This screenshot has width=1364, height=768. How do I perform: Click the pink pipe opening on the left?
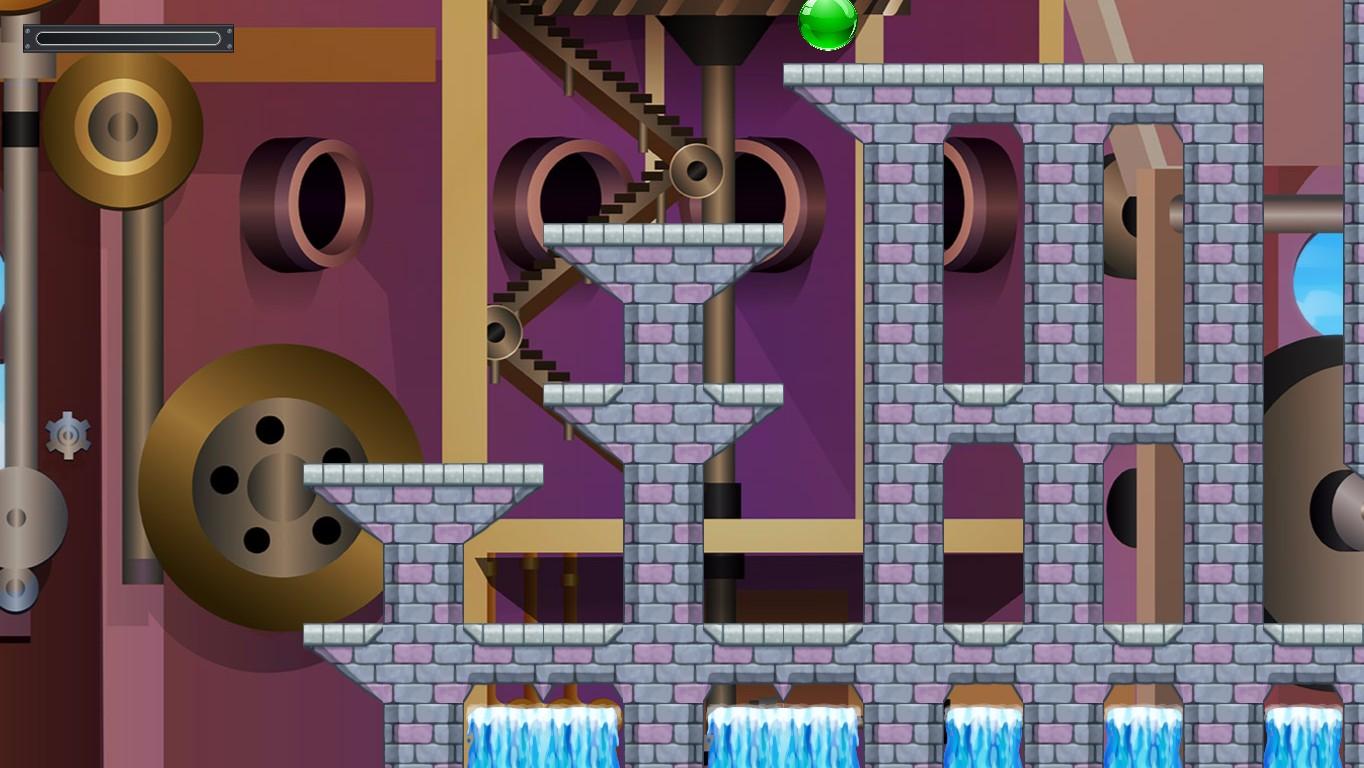[x=310, y=200]
